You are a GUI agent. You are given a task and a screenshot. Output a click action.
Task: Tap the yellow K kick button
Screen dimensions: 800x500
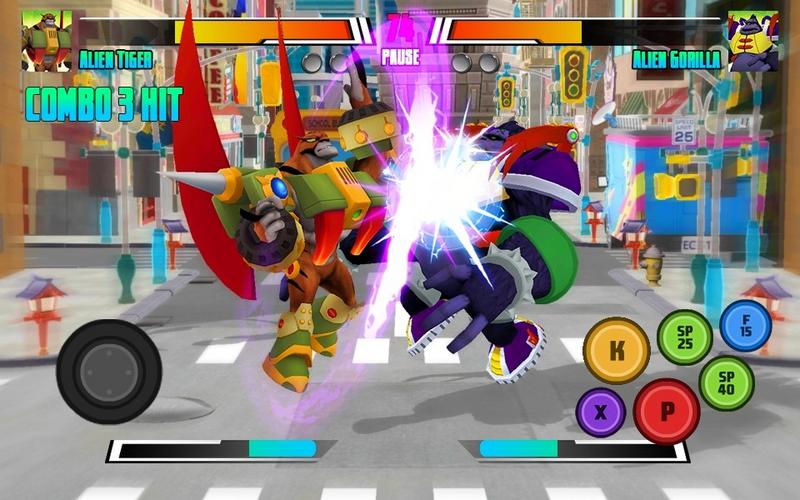[616, 350]
